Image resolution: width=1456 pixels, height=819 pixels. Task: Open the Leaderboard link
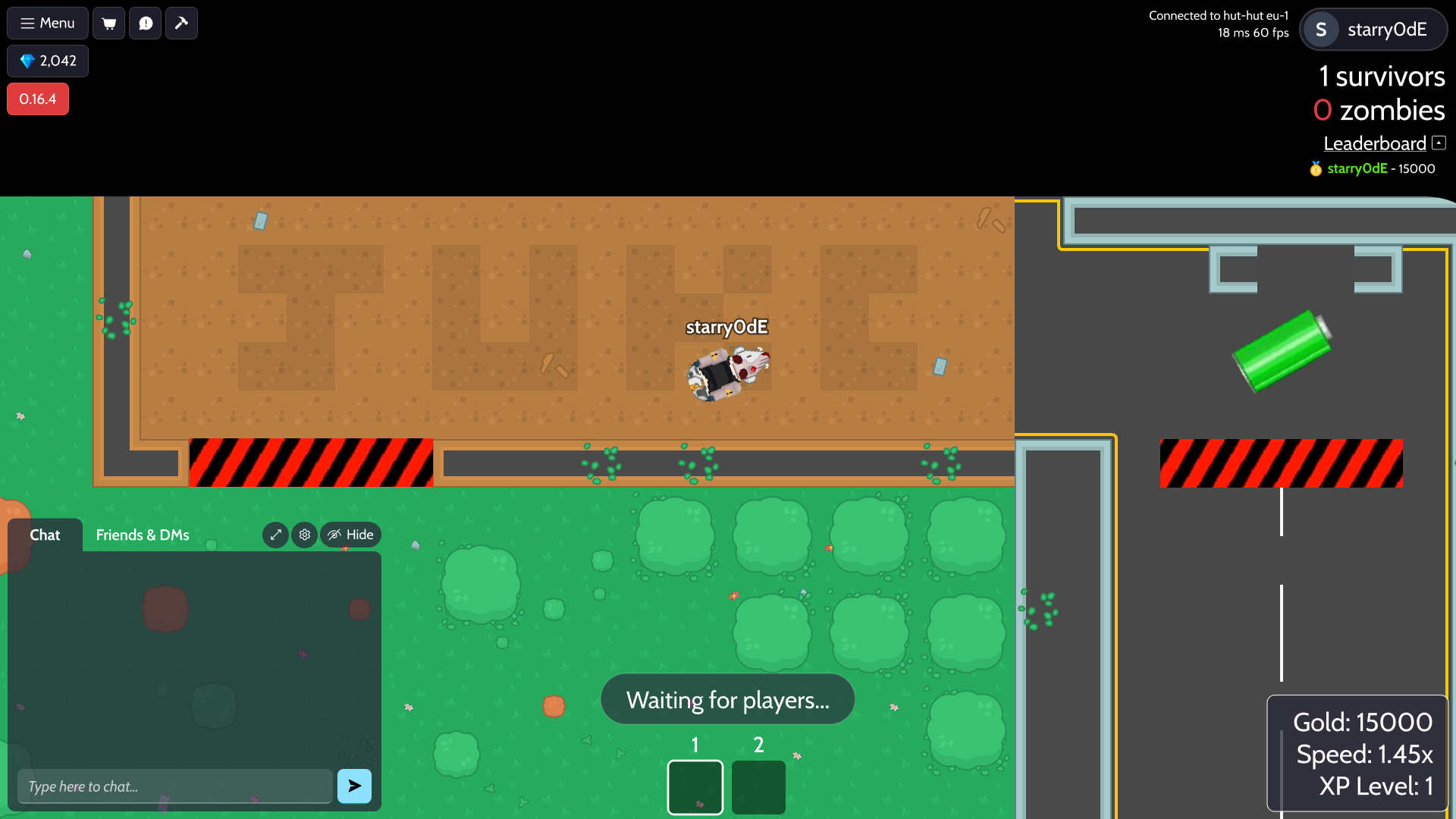coord(1374,143)
